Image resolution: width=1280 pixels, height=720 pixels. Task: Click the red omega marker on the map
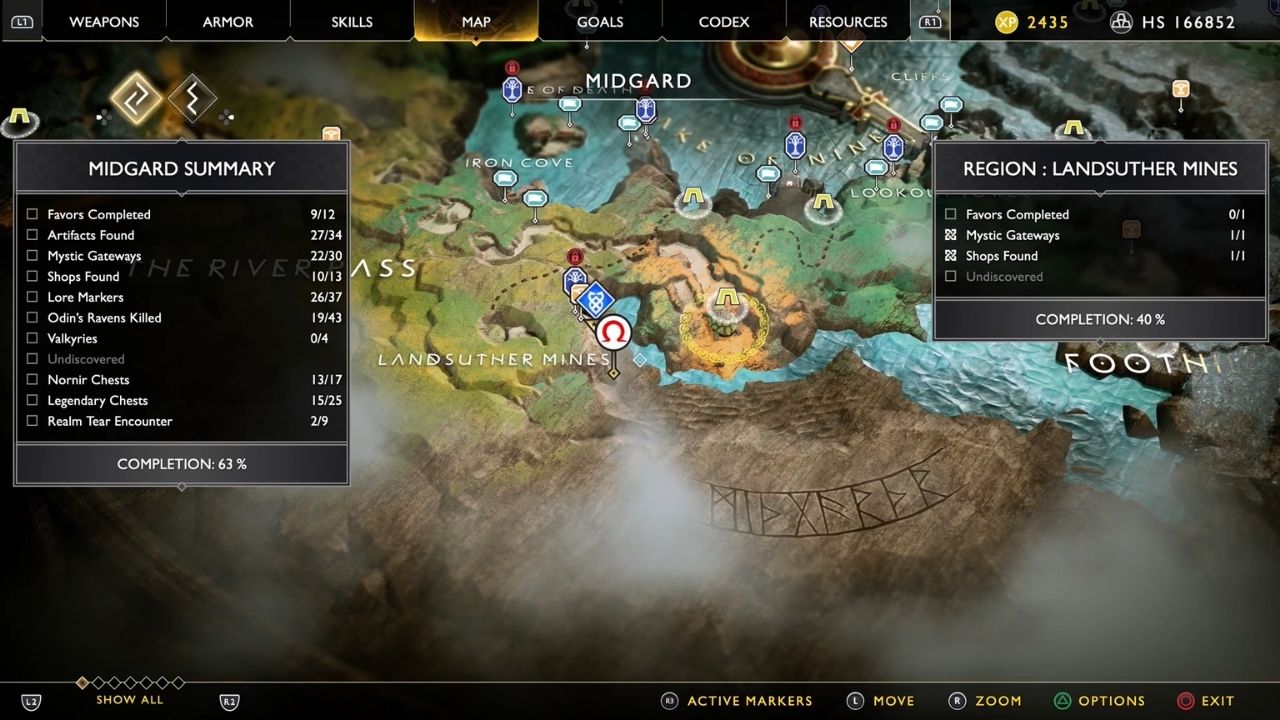[x=613, y=332]
